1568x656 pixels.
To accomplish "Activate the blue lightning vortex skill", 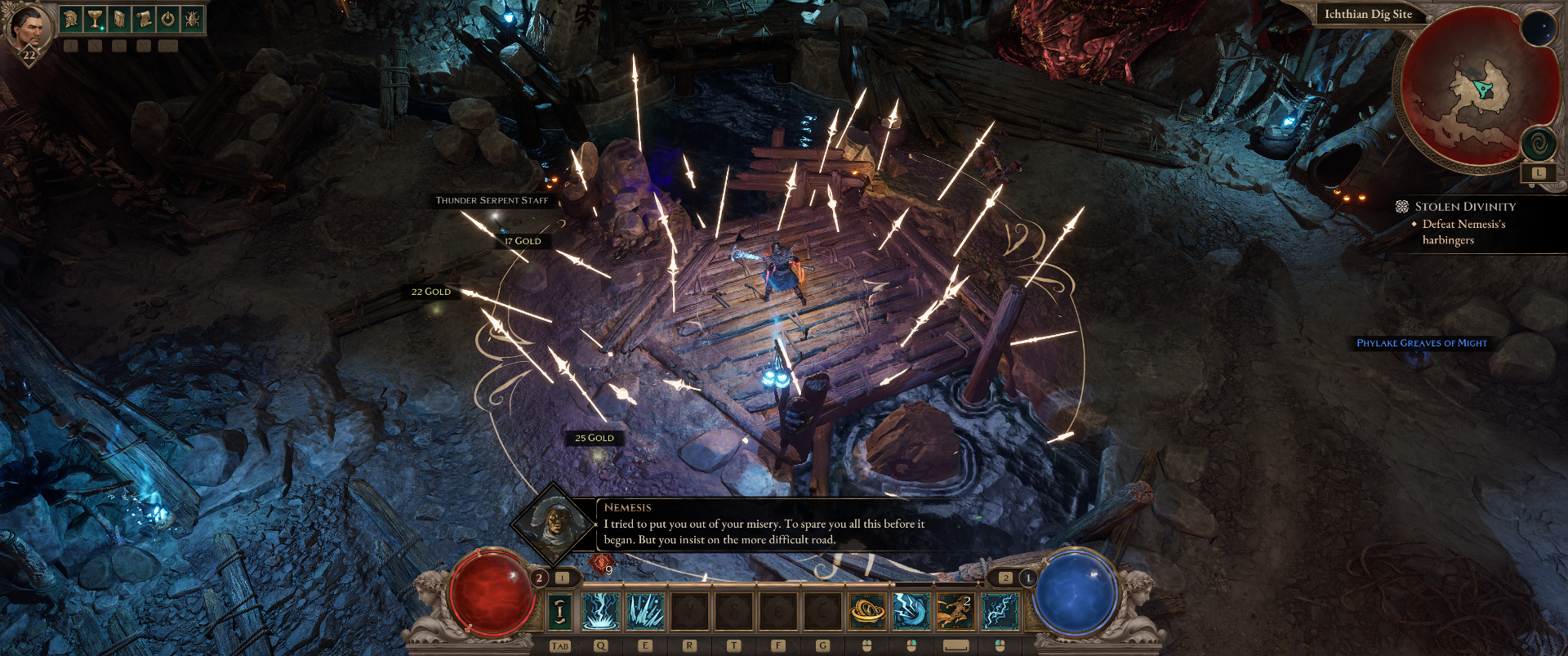I will point(911,611).
